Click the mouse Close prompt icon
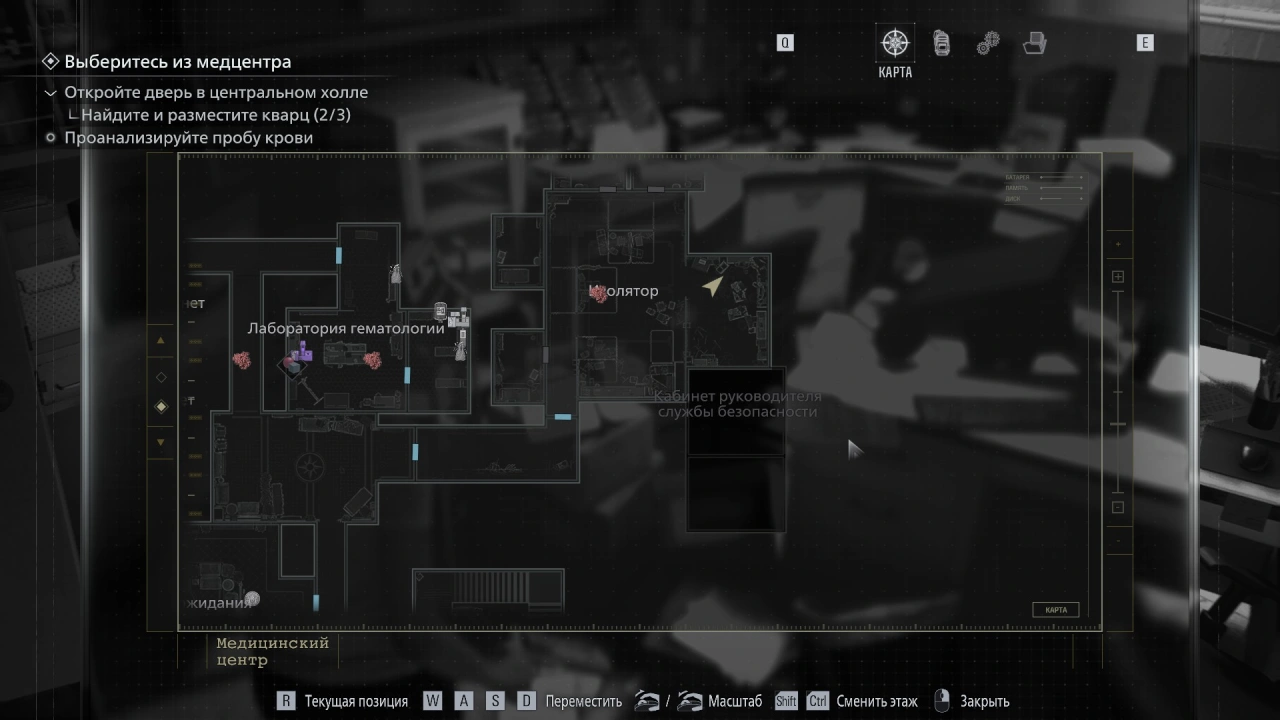Screen dimensions: 1280x720 click(941, 701)
